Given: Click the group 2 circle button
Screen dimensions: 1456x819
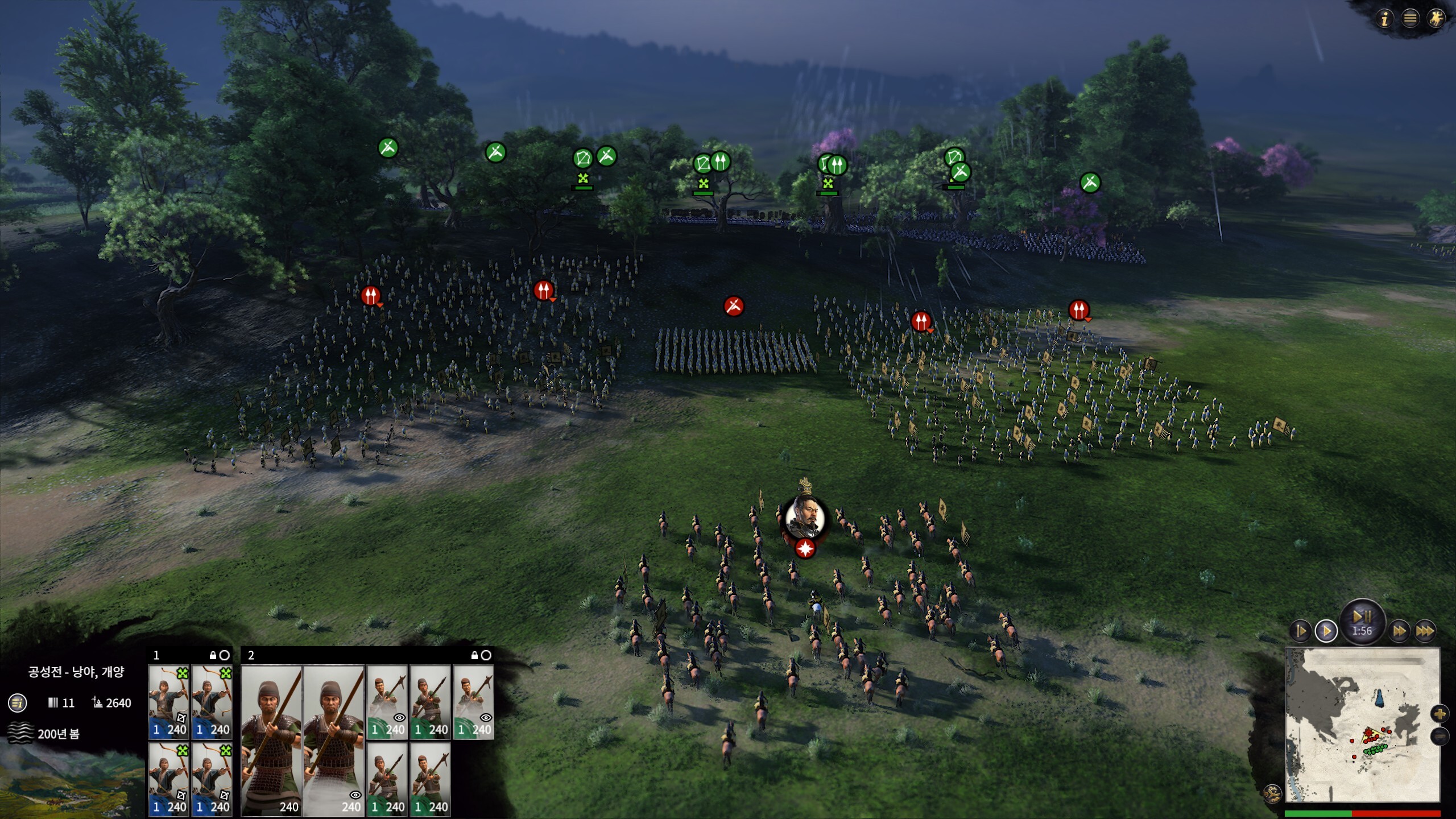Looking at the screenshot, I should 486,656.
